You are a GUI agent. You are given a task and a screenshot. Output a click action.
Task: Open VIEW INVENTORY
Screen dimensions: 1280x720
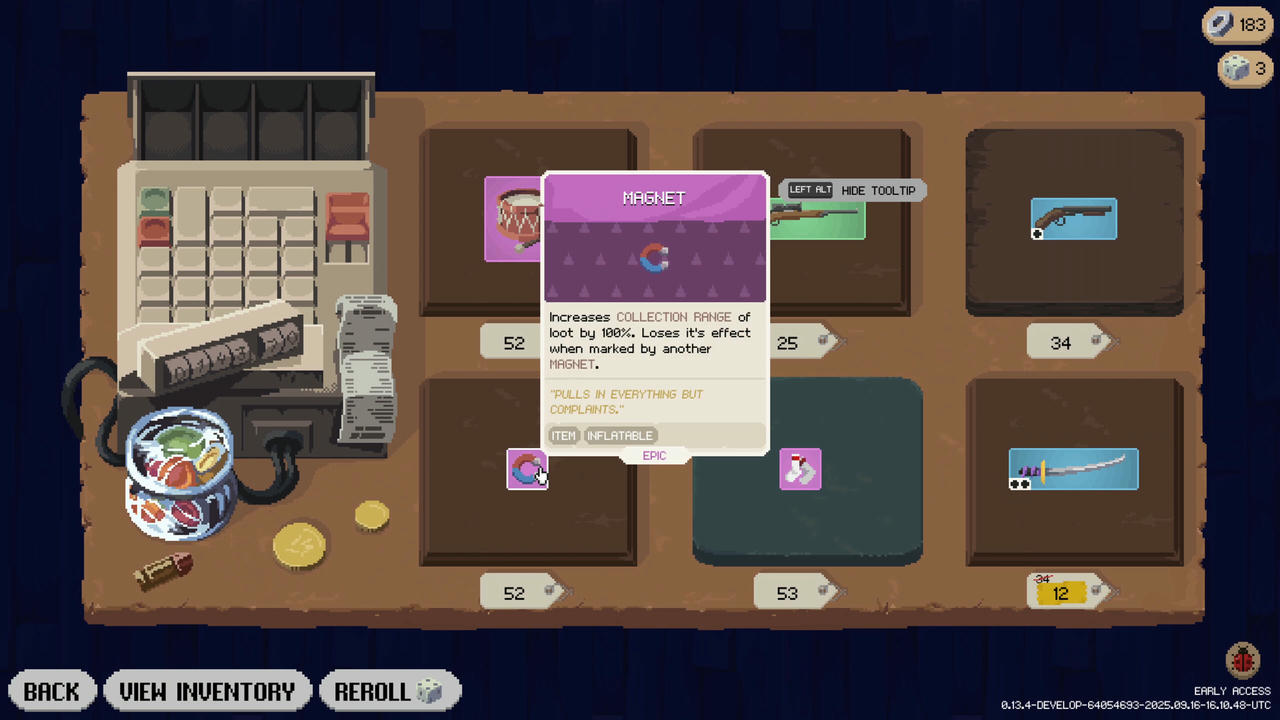point(207,691)
